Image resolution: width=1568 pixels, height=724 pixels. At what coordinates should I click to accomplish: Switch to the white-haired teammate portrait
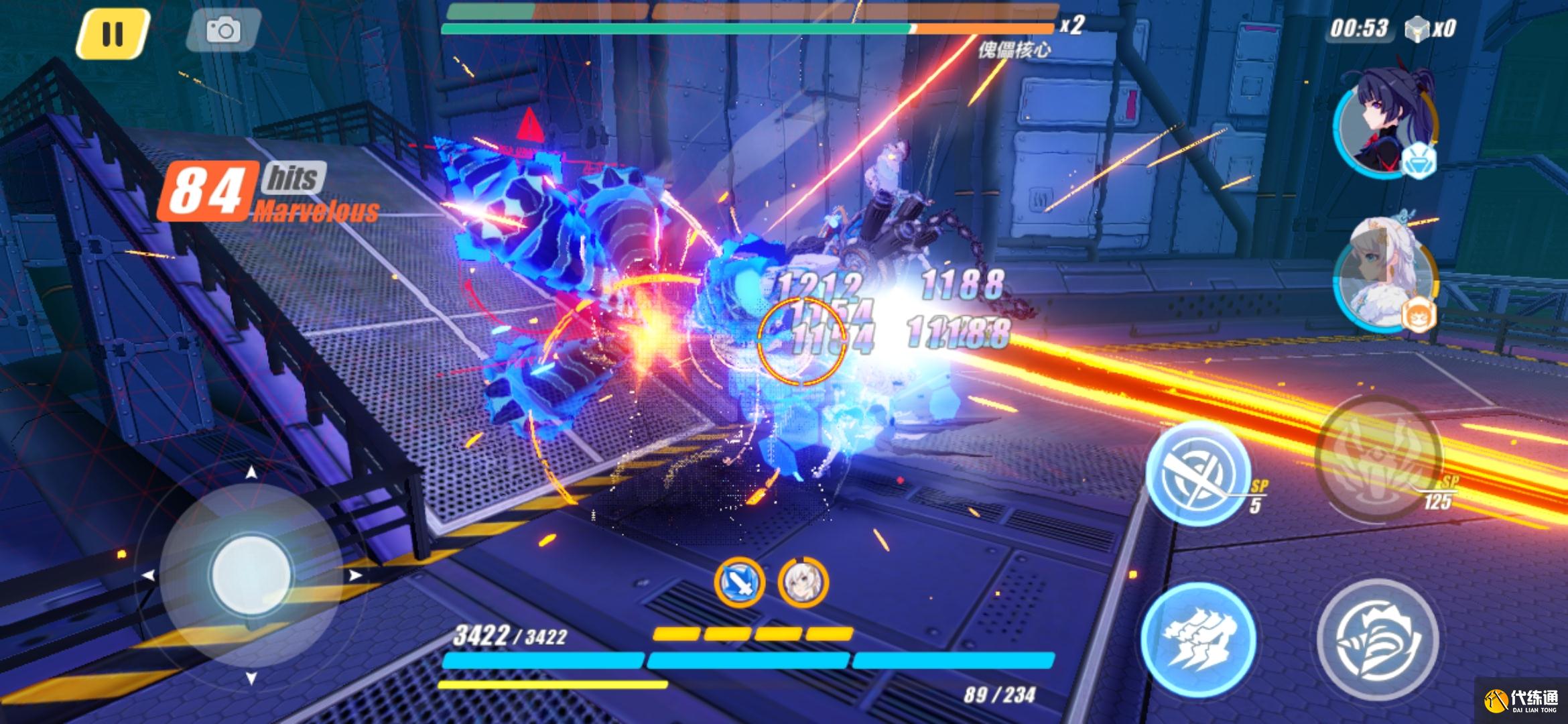[x=1384, y=276]
